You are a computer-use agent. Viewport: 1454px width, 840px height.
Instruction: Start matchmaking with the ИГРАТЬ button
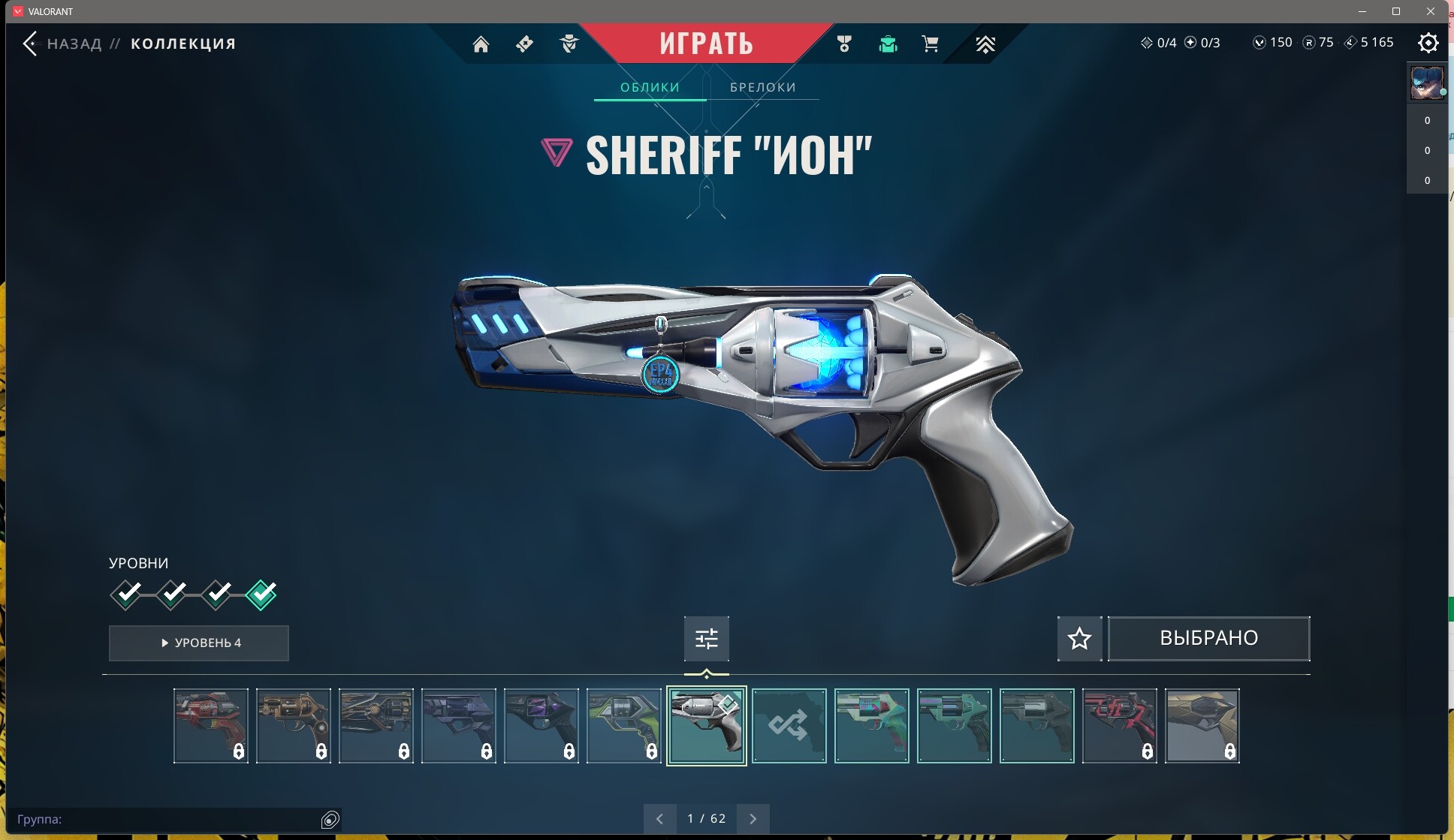tap(706, 44)
